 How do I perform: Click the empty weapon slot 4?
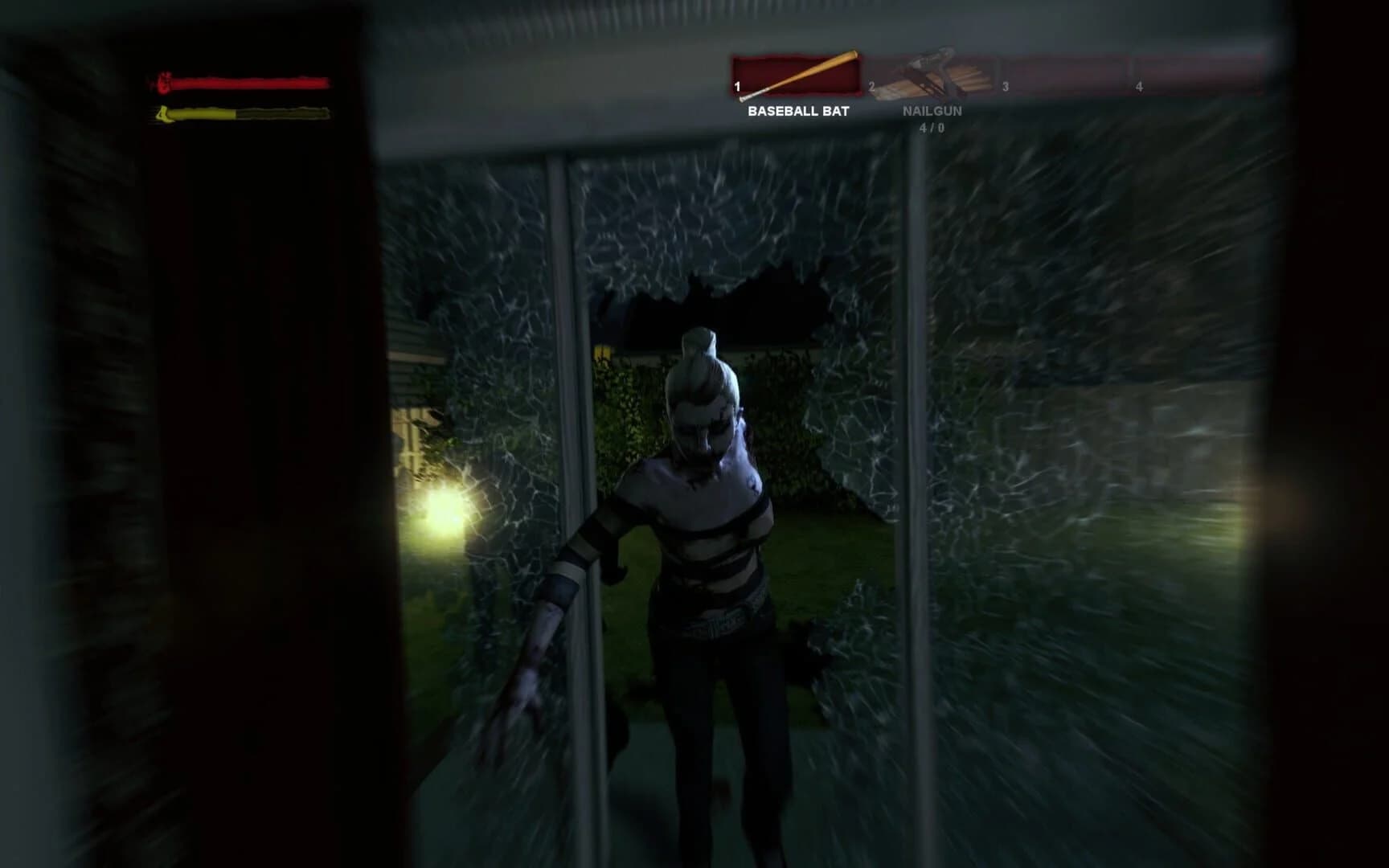pos(1198,75)
